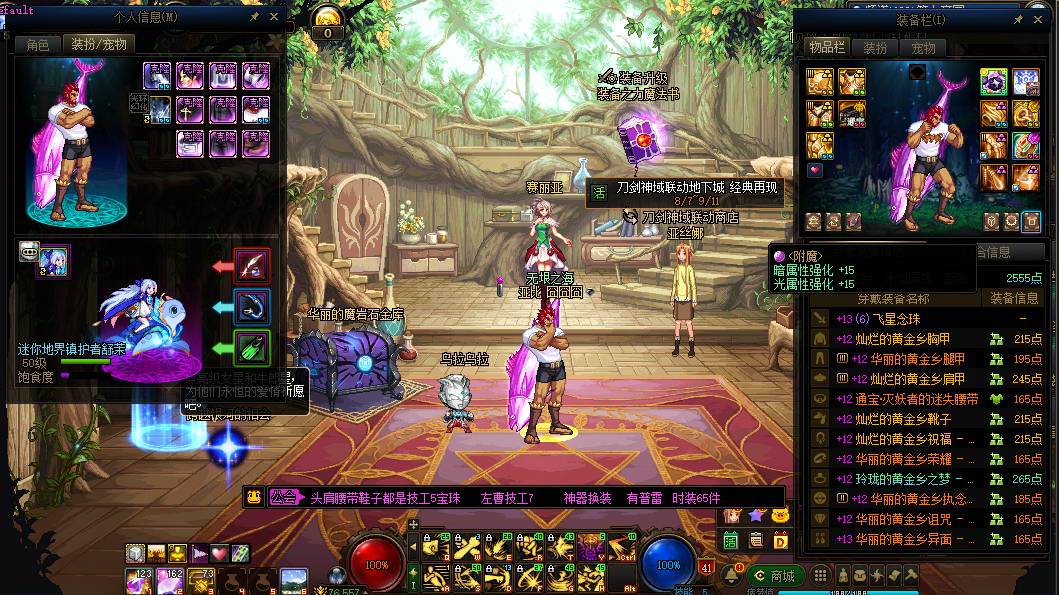Open the 公会 guild chat channel button

(x=282, y=497)
